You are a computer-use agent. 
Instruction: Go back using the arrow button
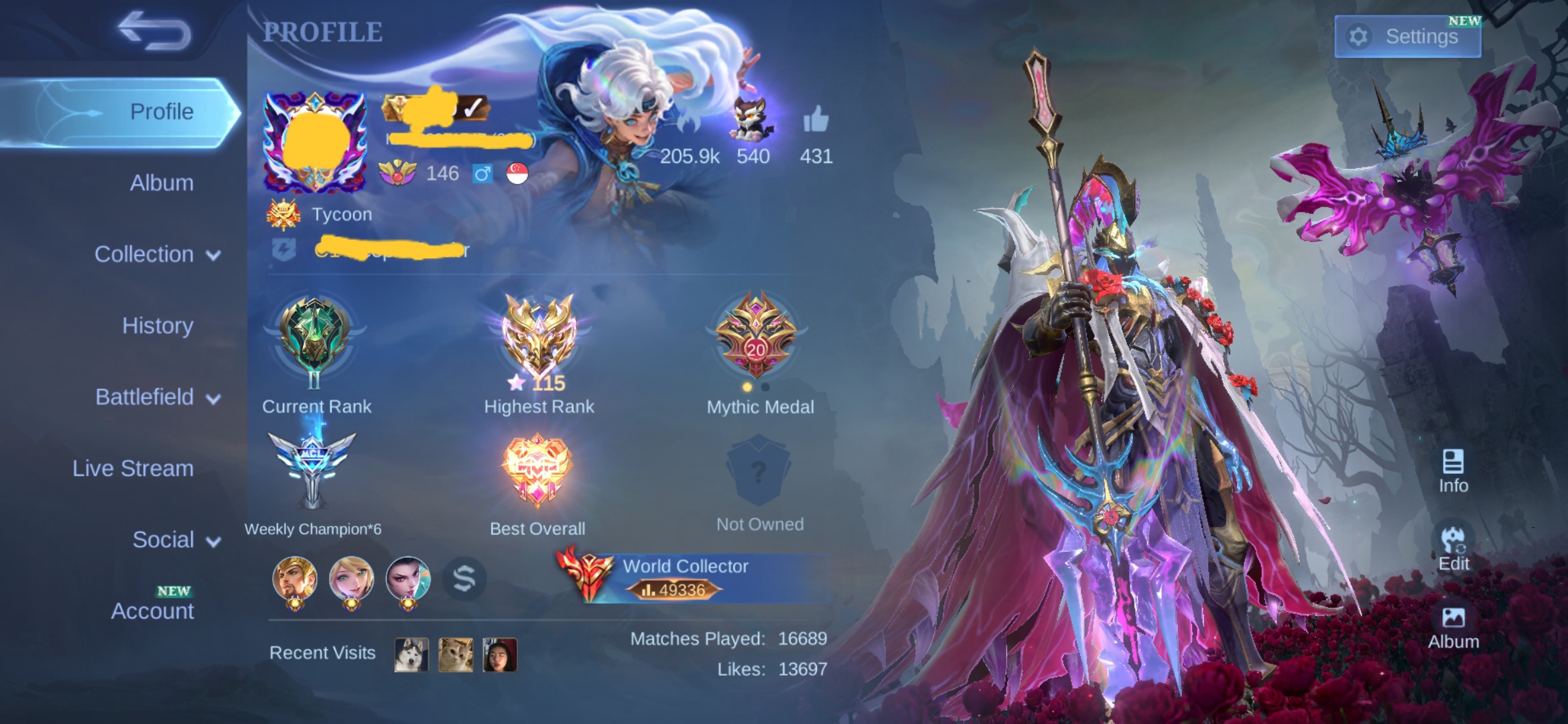point(154,32)
